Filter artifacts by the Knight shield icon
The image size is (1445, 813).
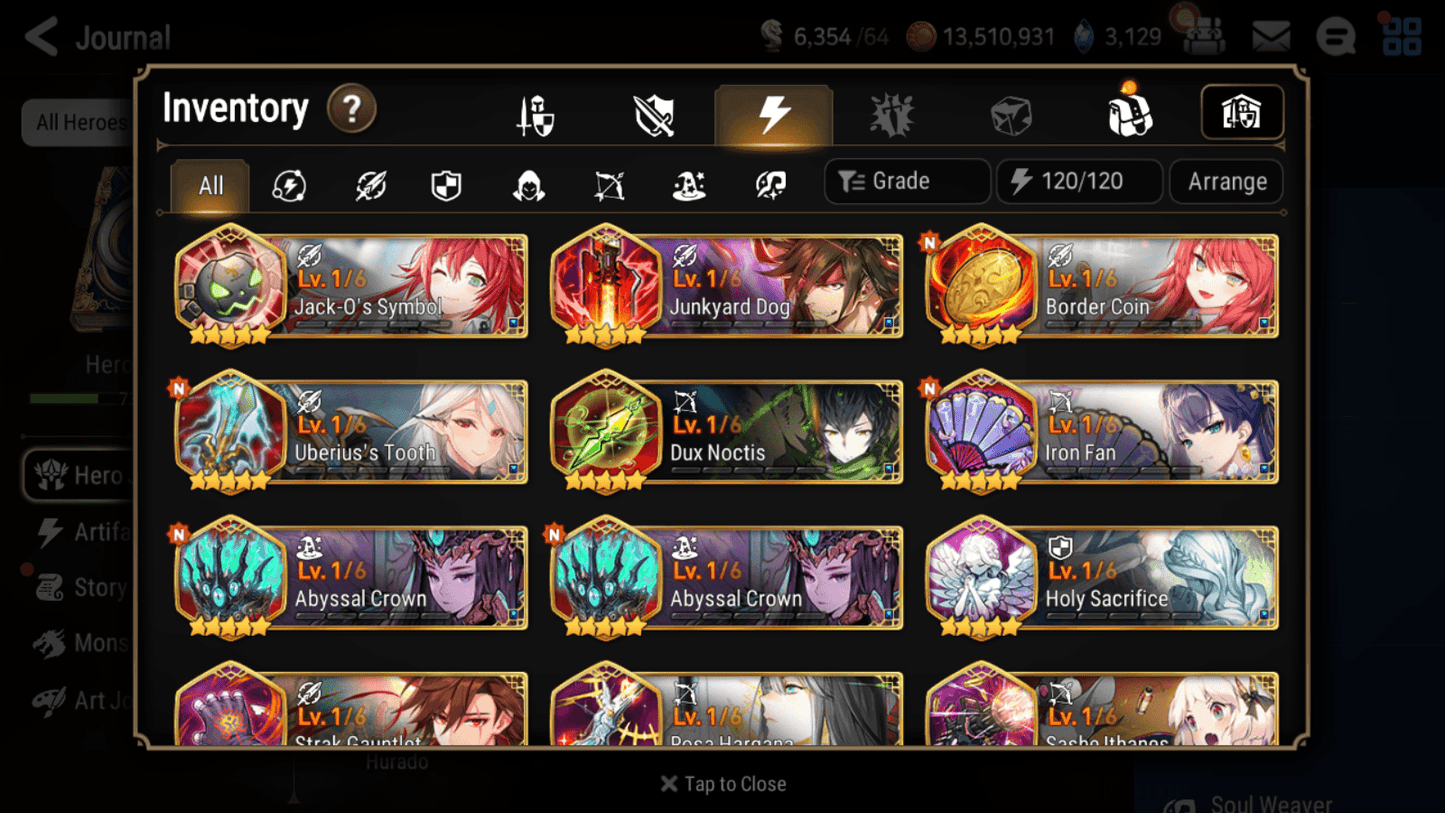click(x=446, y=182)
